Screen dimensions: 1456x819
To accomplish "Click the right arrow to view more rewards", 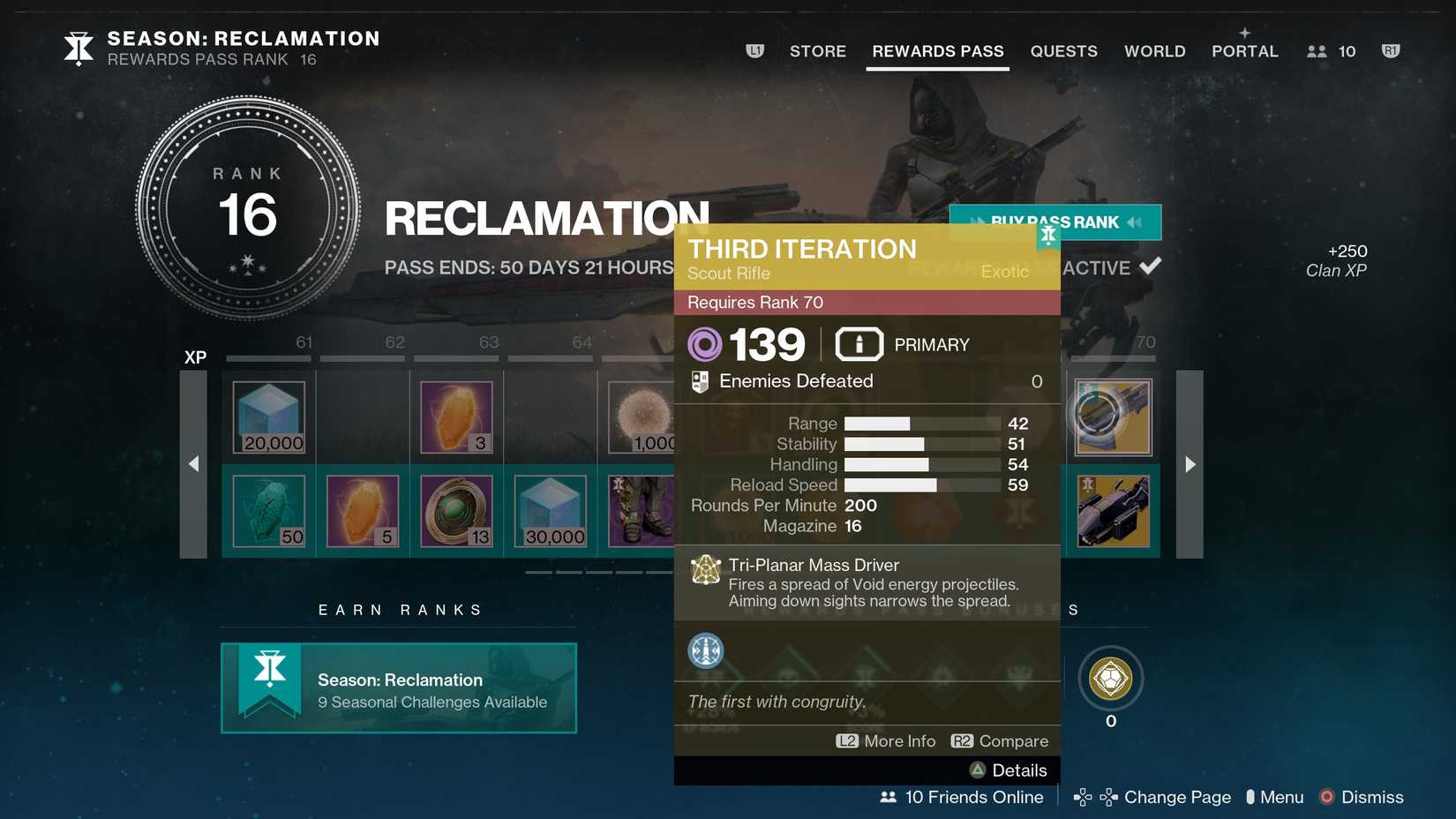I will pyautogui.click(x=1190, y=462).
